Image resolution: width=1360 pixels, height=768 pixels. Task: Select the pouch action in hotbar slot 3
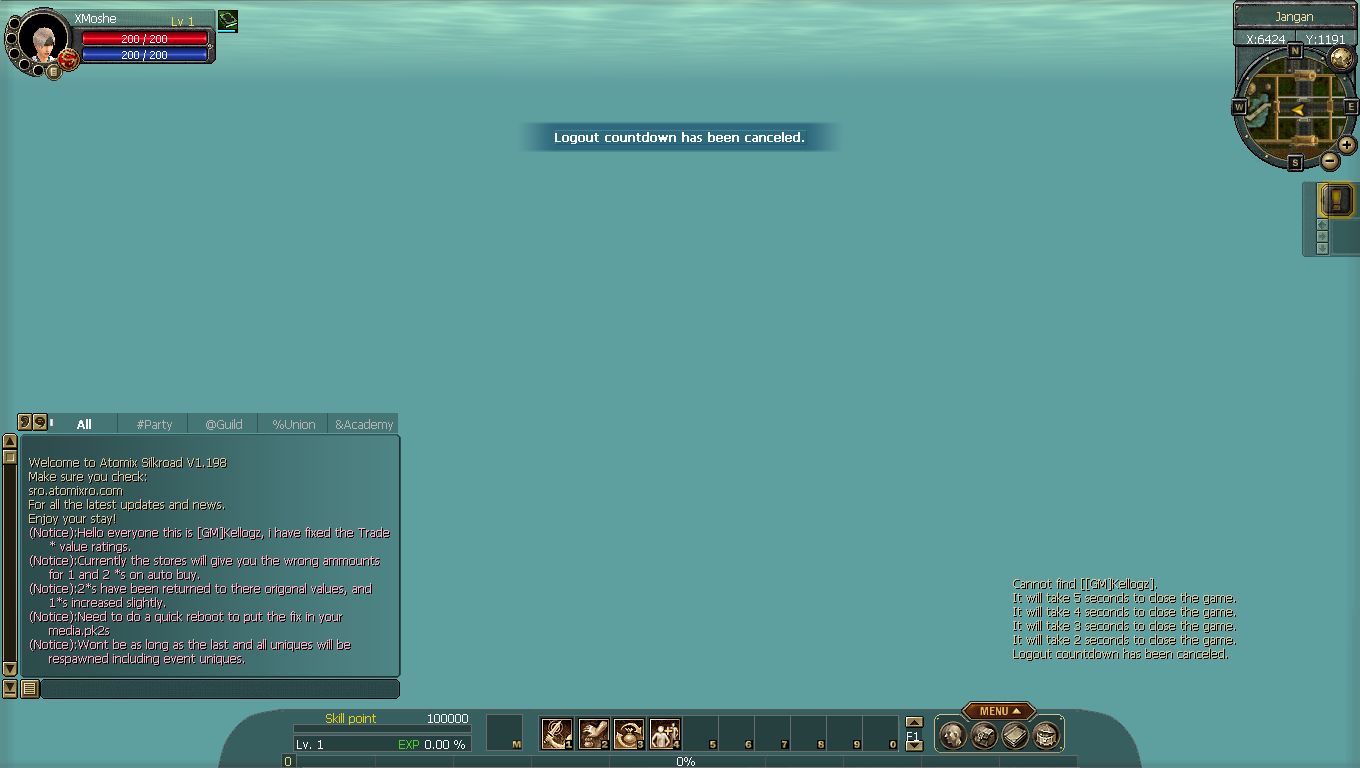(x=629, y=734)
